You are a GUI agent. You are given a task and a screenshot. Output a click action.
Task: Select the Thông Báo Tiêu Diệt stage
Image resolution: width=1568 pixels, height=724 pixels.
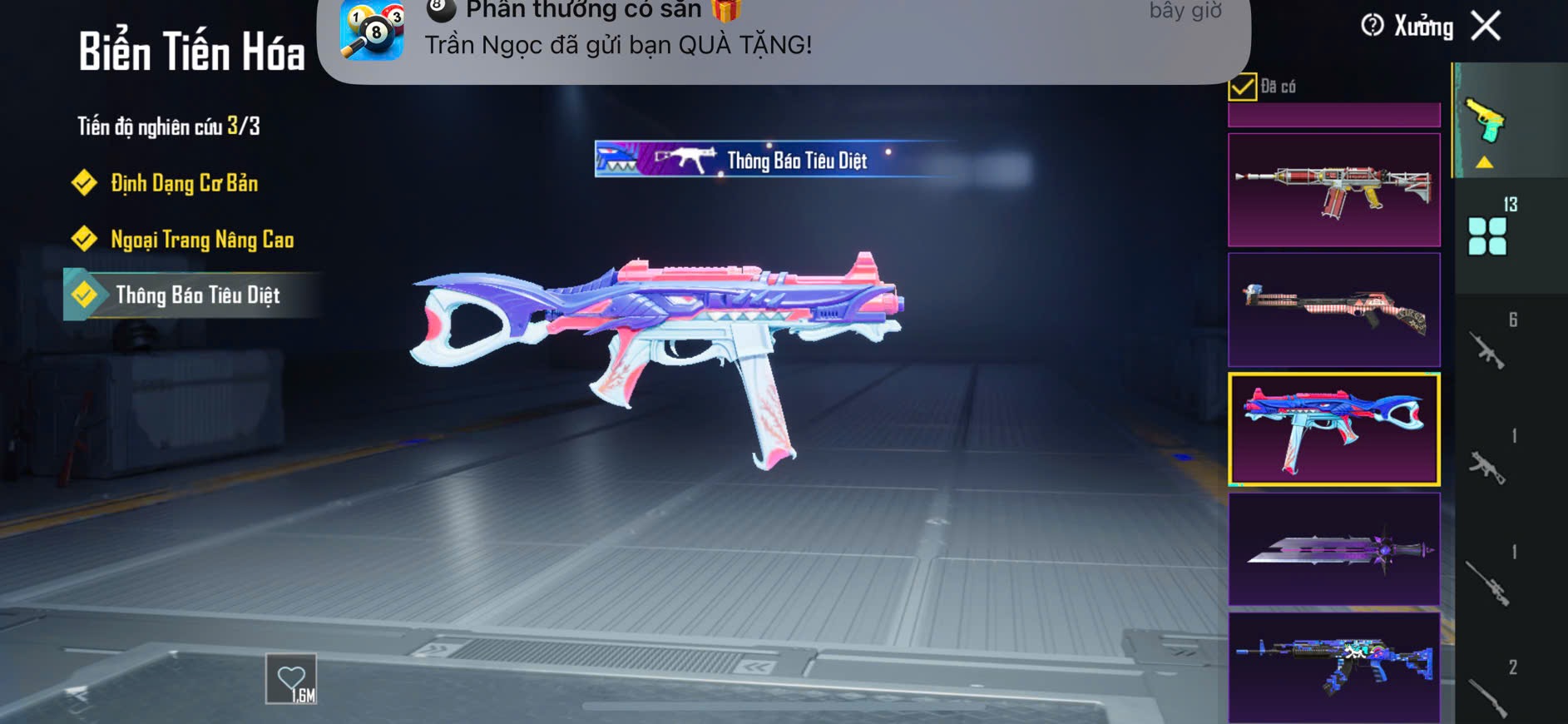(197, 295)
